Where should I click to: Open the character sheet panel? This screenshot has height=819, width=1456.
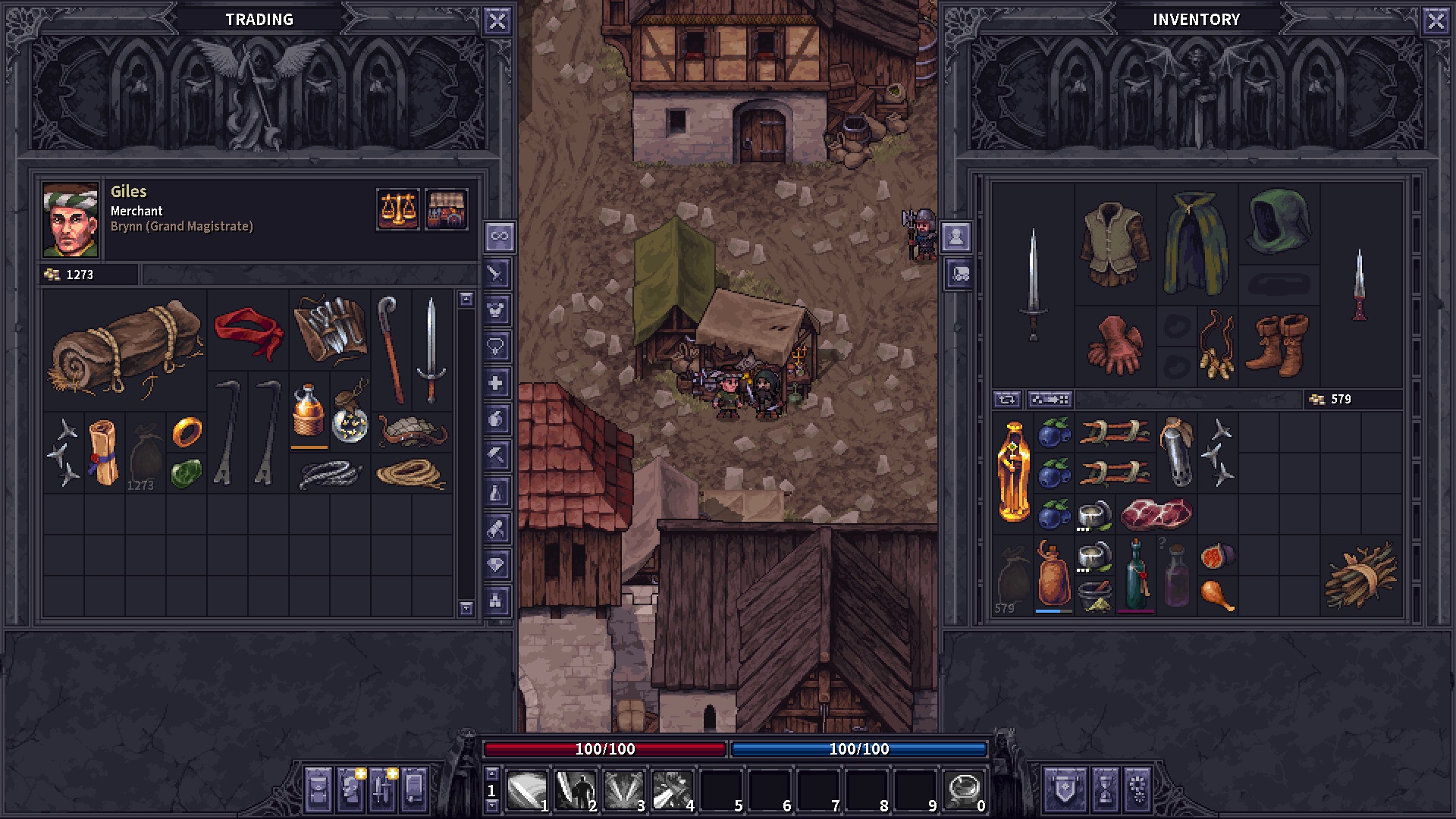click(350, 790)
